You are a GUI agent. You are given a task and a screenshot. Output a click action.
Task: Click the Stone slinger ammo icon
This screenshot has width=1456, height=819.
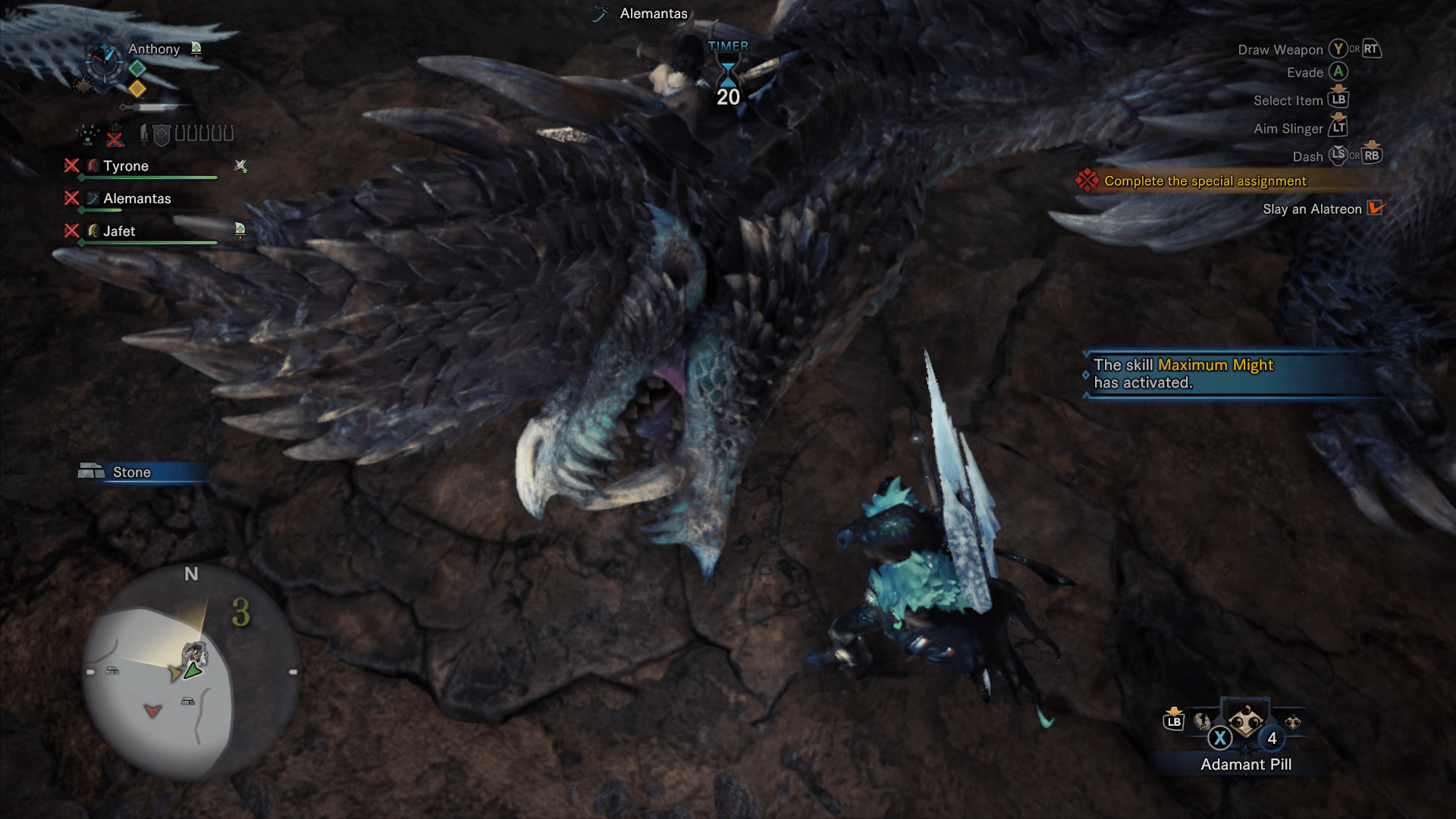[x=91, y=471]
